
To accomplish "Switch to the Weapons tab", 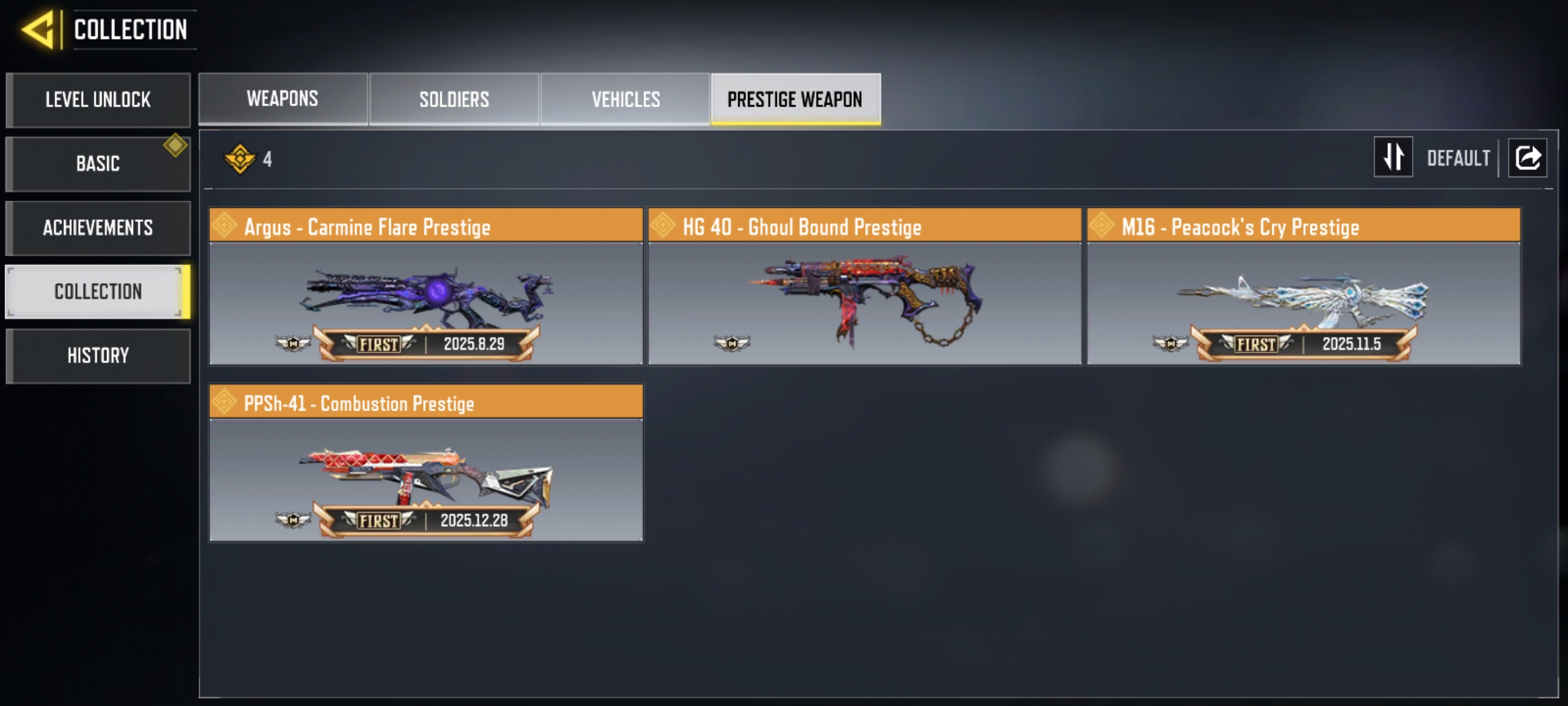I will point(282,99).
